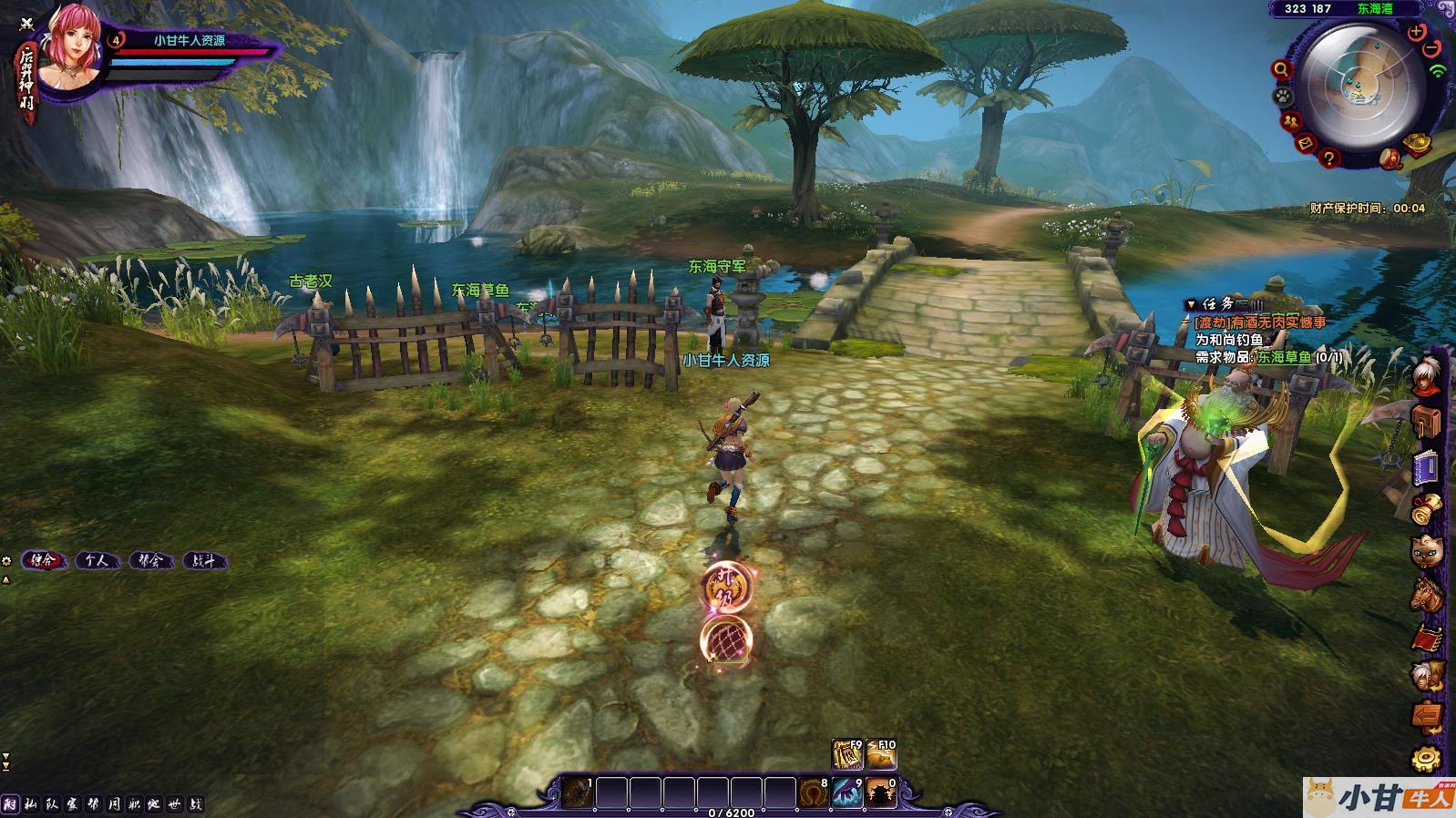
Task: Use the skill in hotbar slot 1
Action: [577, 792]
